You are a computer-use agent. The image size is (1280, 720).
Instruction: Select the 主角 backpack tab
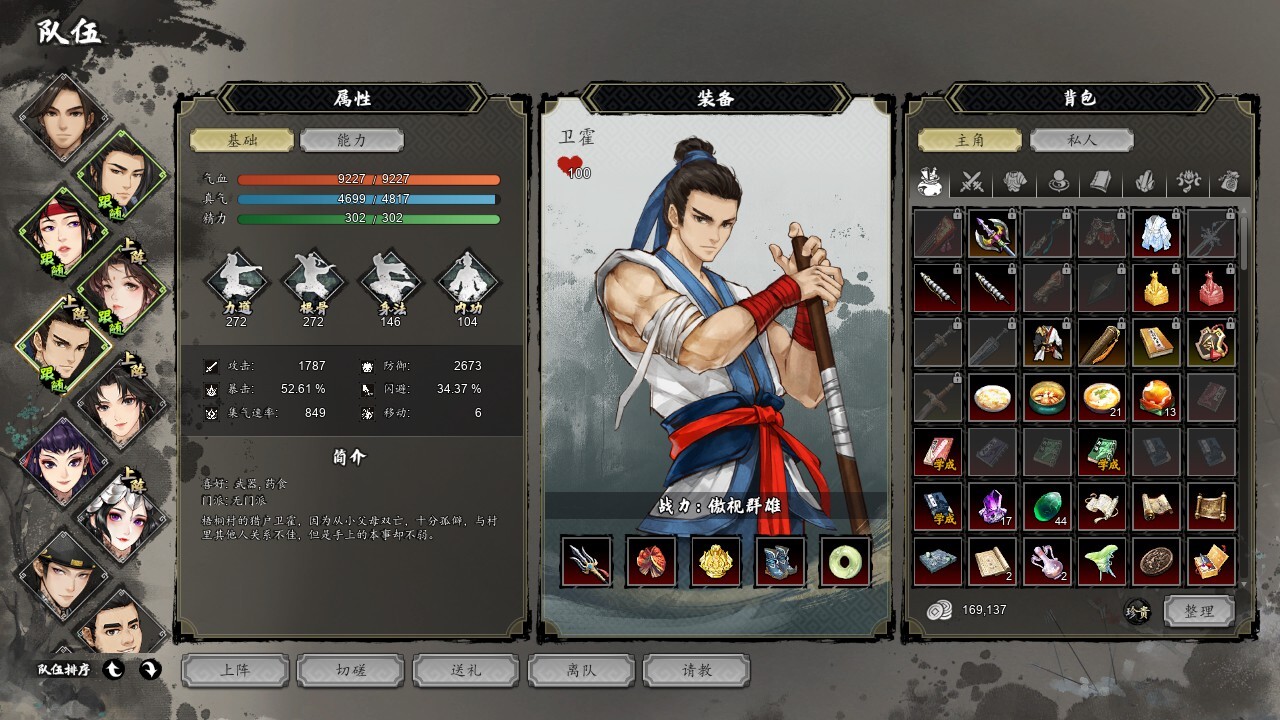[x=970, y=140]
